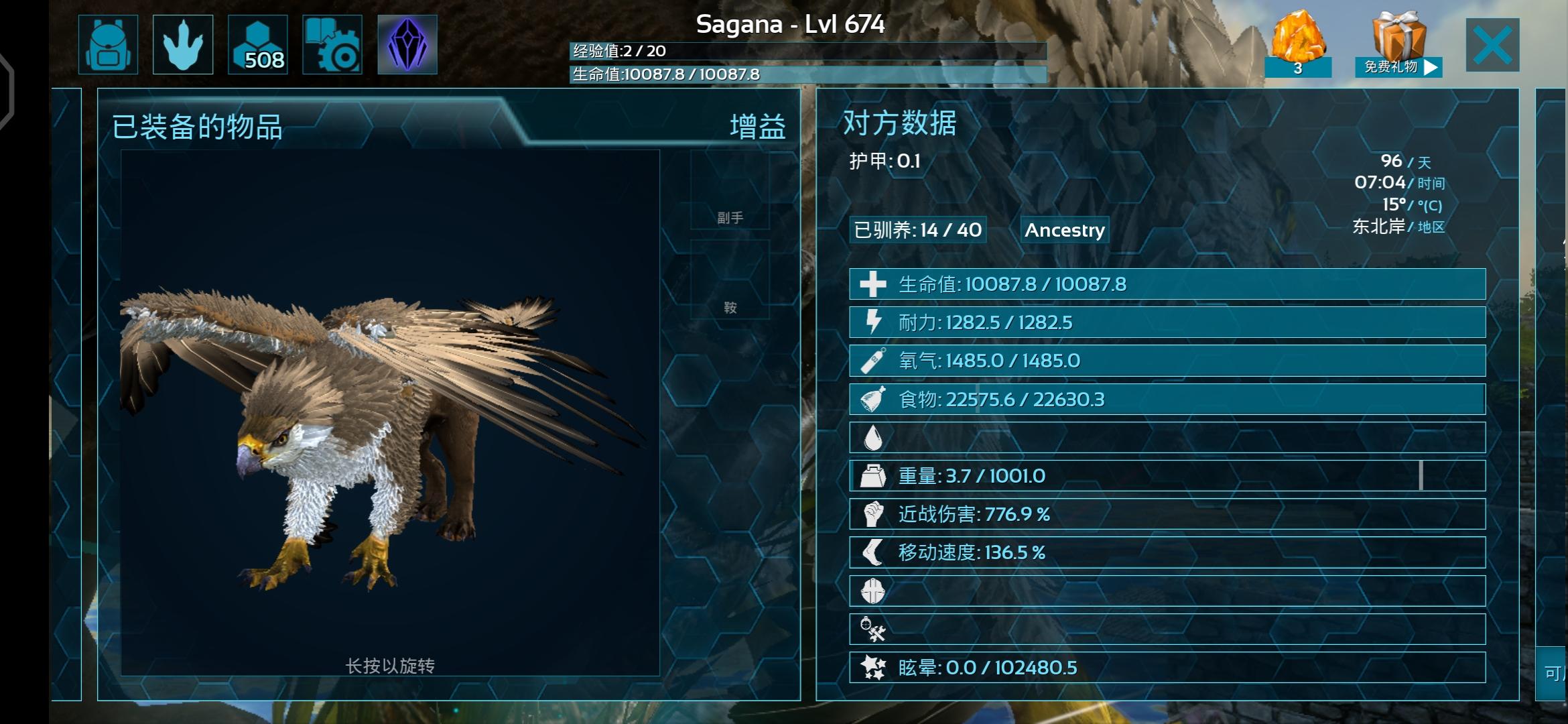Open the Ancestry view

[1064, 230]
